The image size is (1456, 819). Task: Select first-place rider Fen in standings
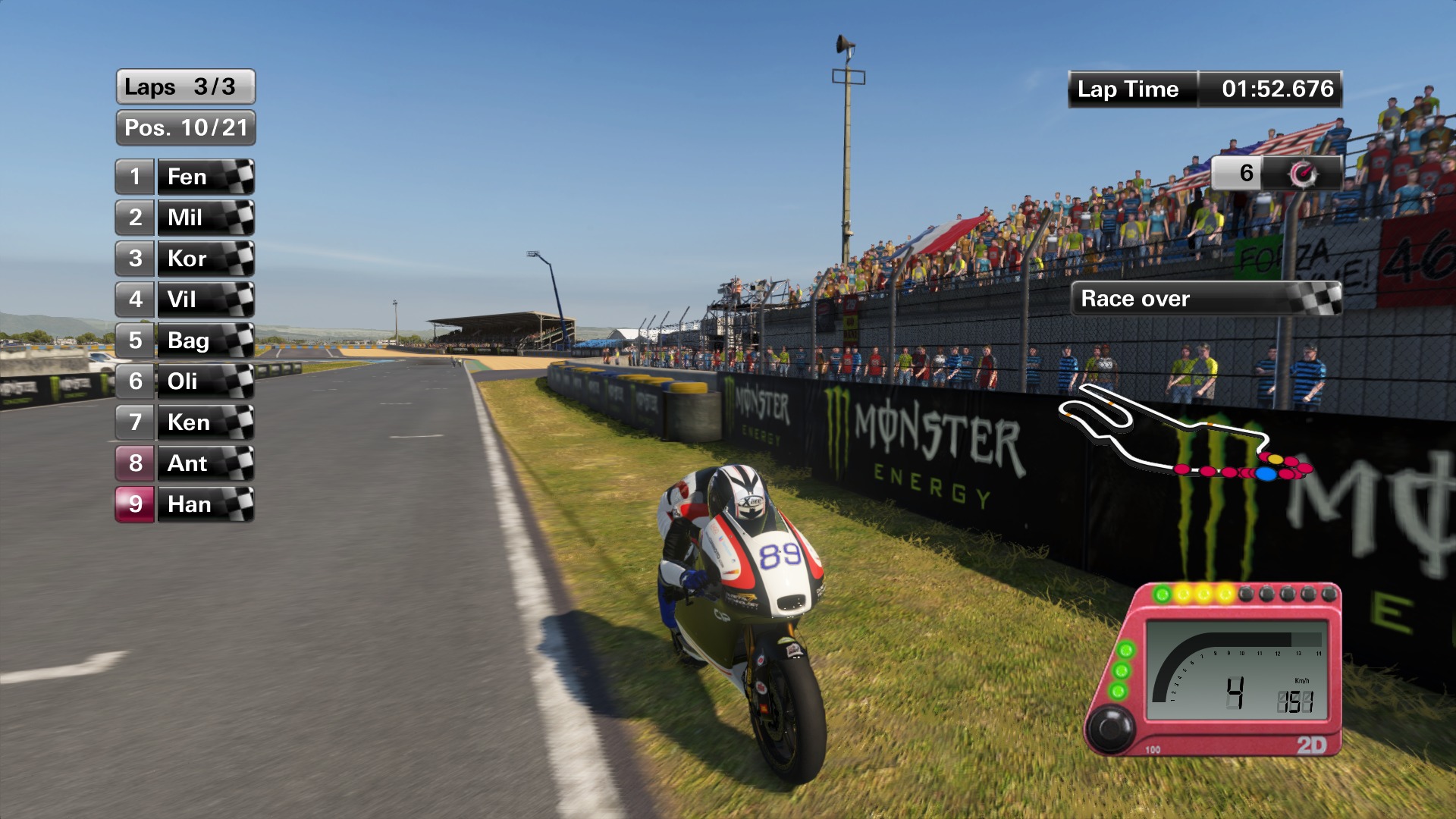tap(186, 177)
